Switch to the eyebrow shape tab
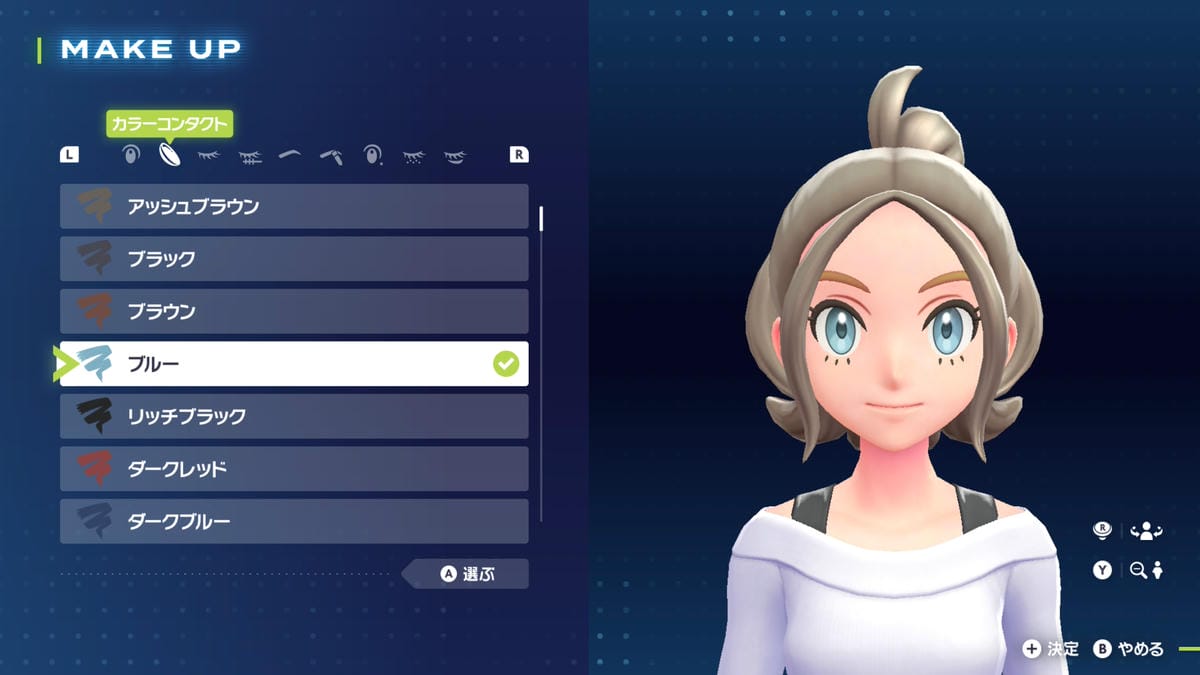The image size is (1200, 675). [x=290, y=155]
